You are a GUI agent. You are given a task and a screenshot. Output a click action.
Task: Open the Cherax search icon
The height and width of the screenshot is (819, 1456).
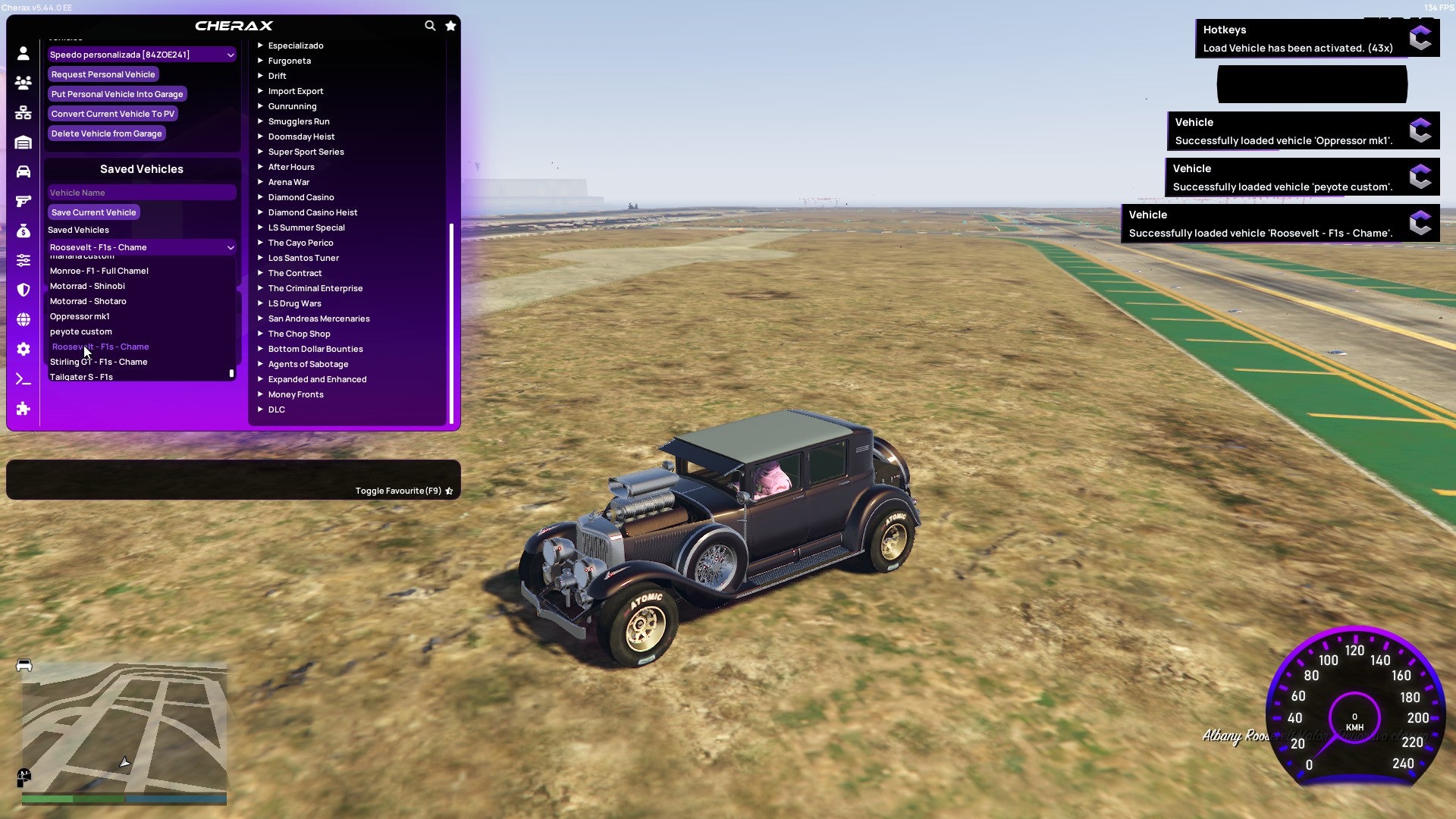tap(430, 25)
